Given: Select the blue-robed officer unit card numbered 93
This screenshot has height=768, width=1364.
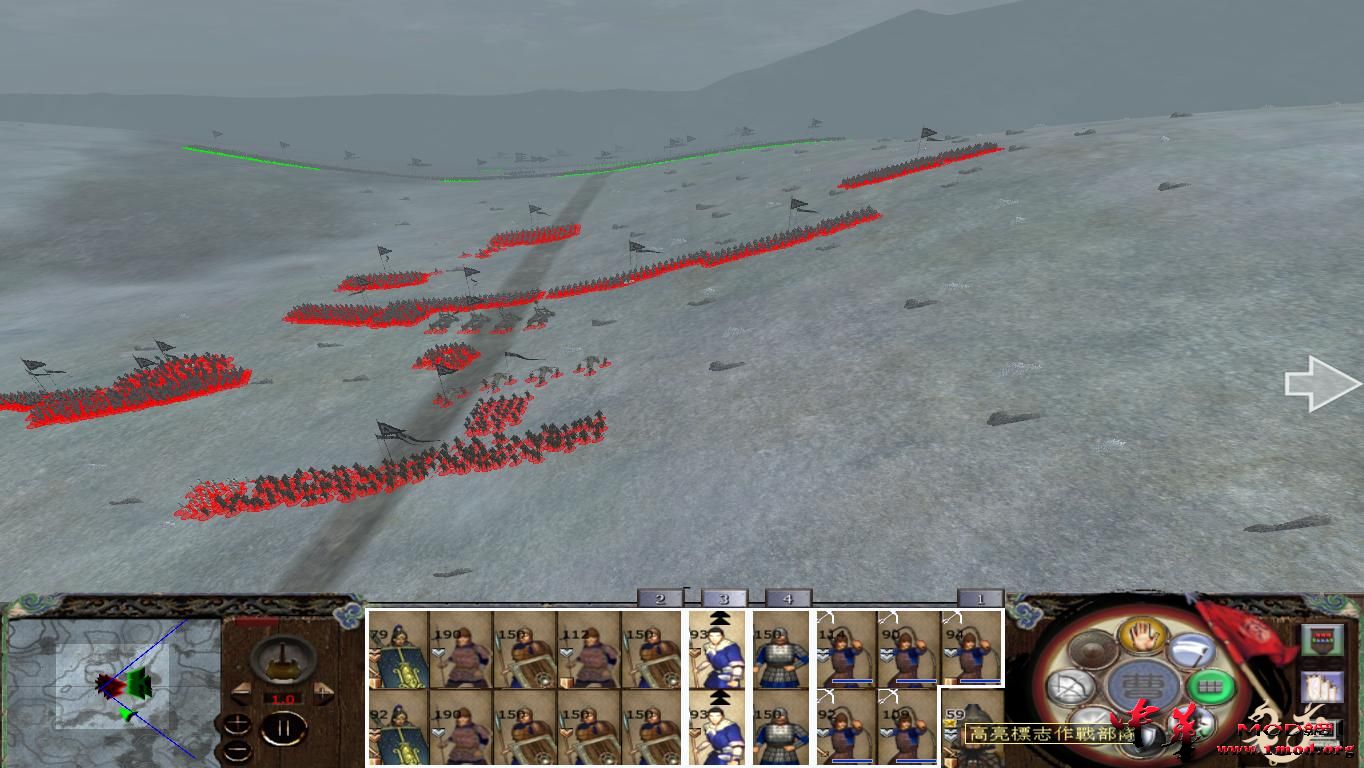Looking at the screenshot, I should pos(718,648).
